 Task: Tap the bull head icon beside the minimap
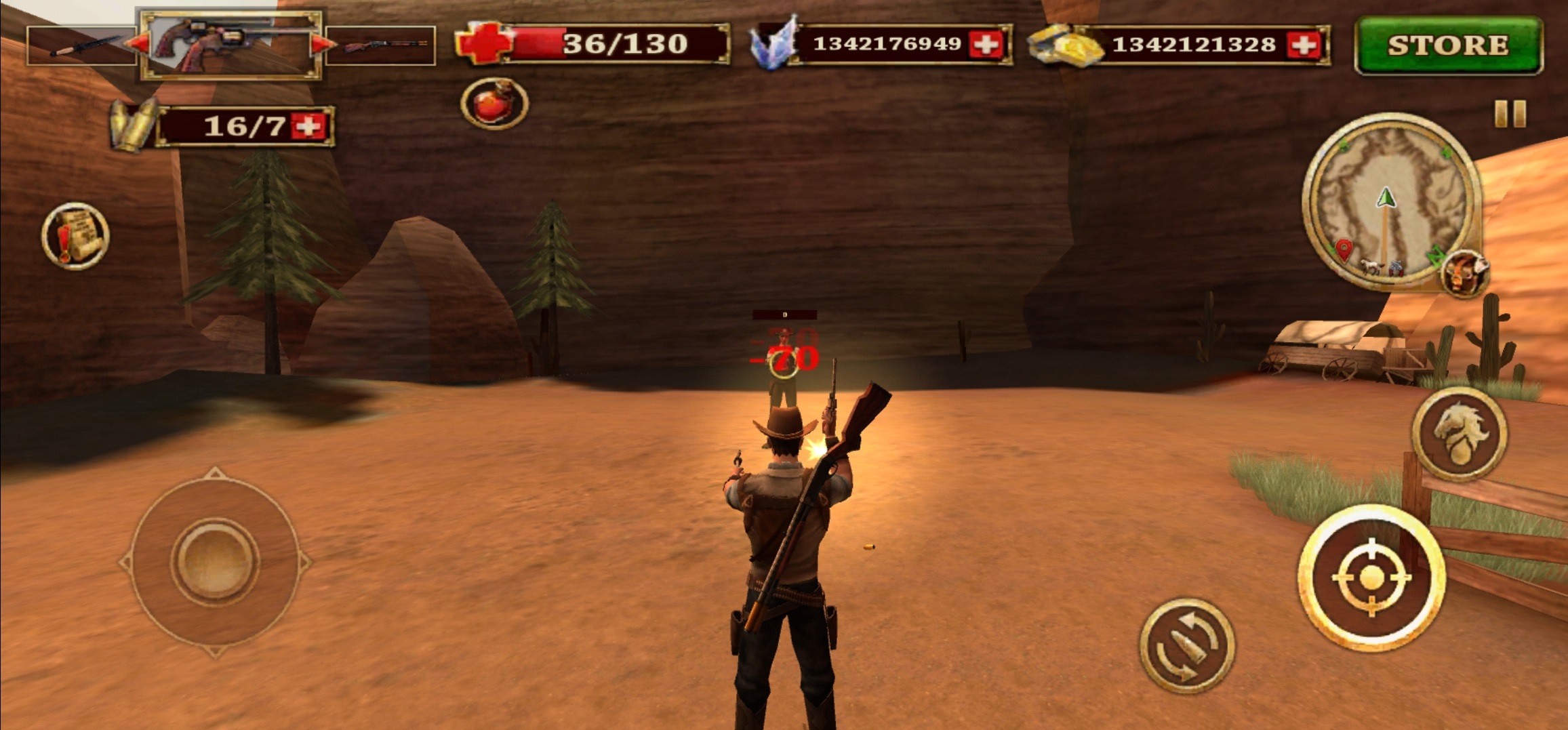click(x=1464, y=273)
